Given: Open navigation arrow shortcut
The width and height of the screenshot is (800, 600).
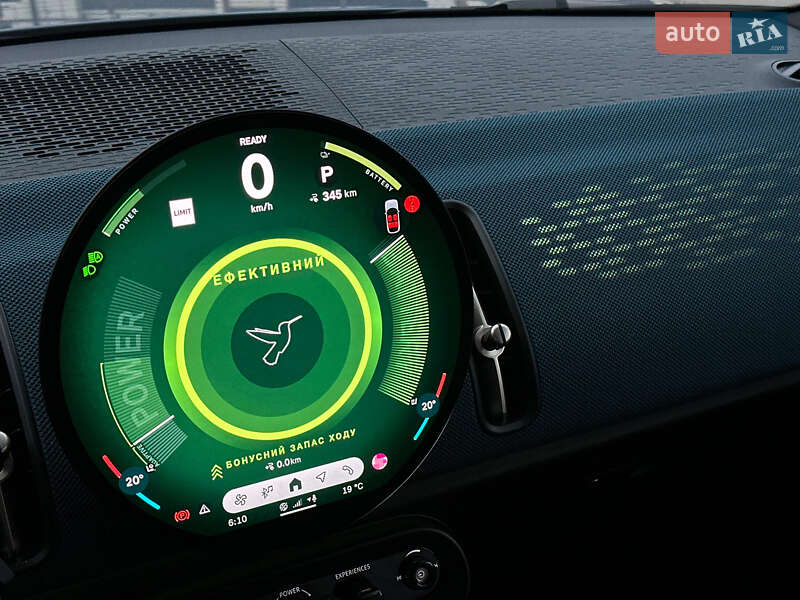Looking at the screenshot, I should [x=321, y=477].
